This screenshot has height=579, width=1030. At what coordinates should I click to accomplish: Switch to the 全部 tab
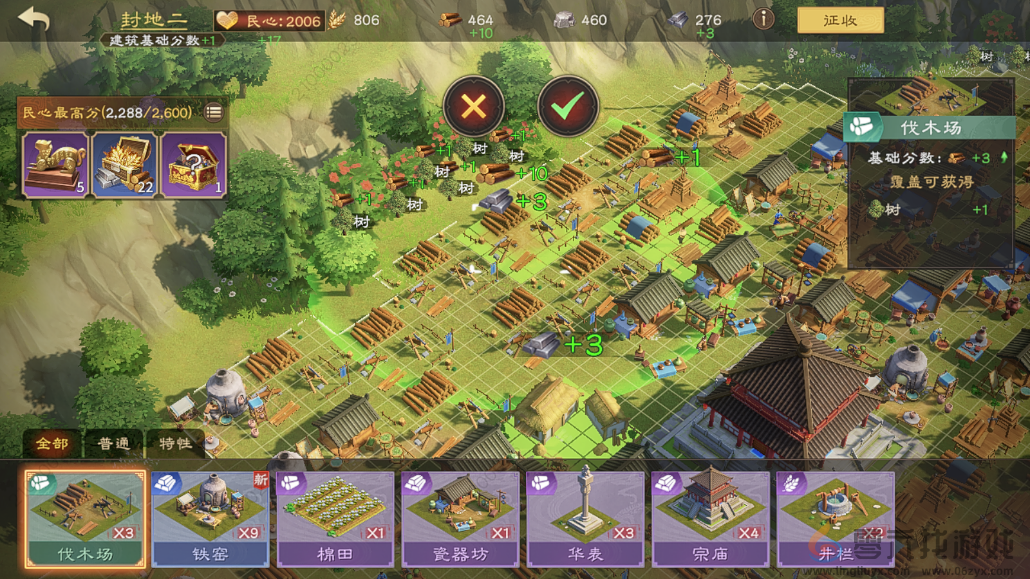[52, 443]
